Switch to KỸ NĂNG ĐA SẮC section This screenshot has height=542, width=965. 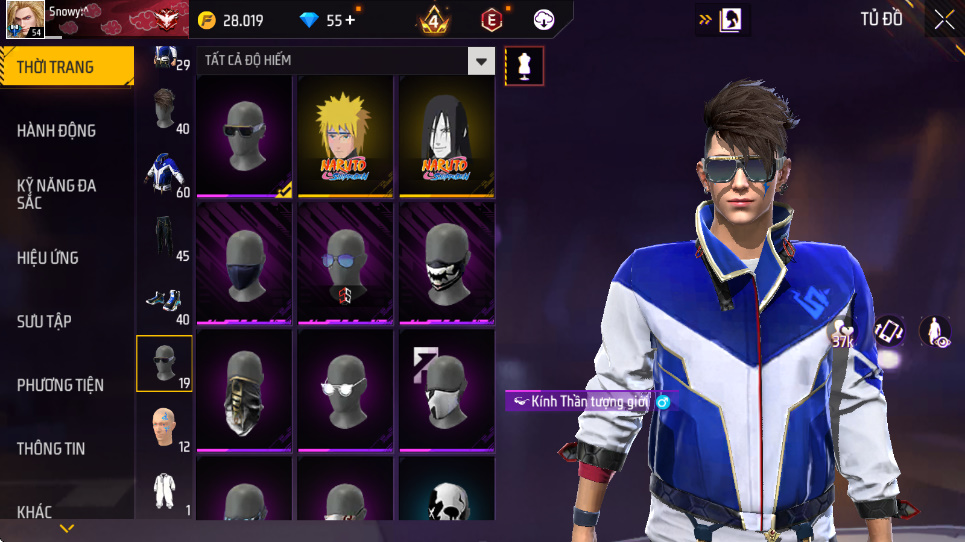coord(57,194)
